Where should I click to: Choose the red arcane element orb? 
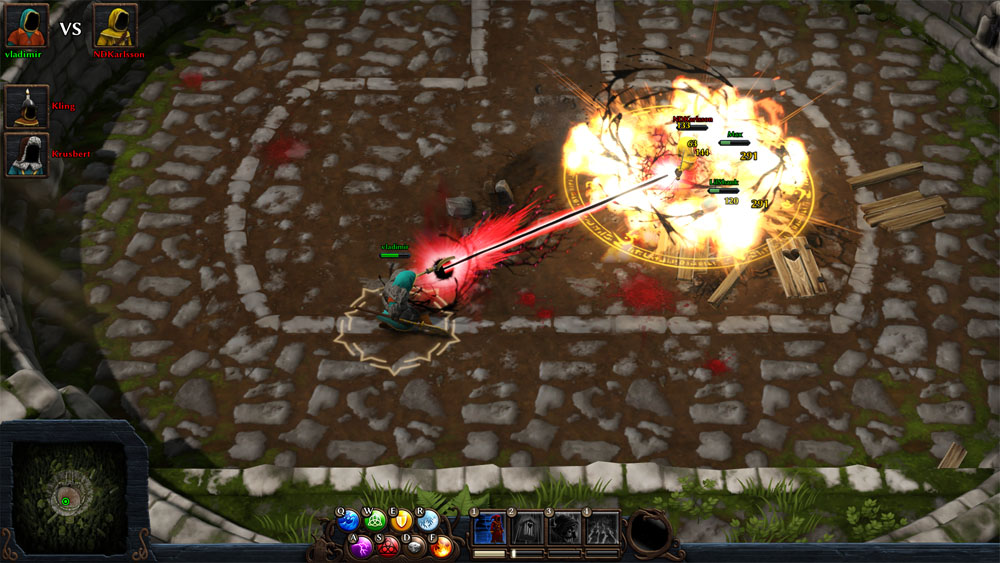[389, 547]
